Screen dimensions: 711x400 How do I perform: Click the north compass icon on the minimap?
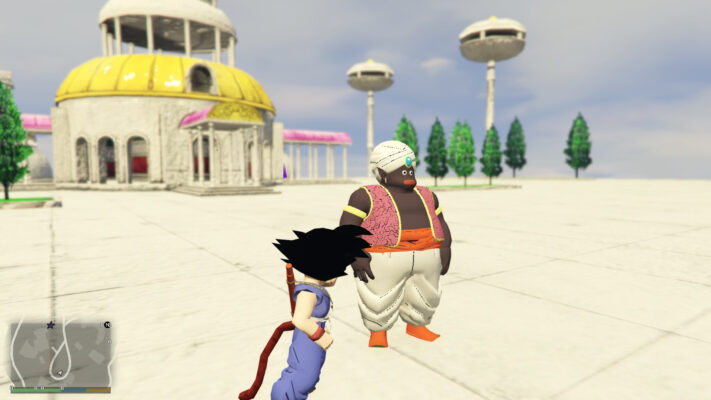click(106, 325)
